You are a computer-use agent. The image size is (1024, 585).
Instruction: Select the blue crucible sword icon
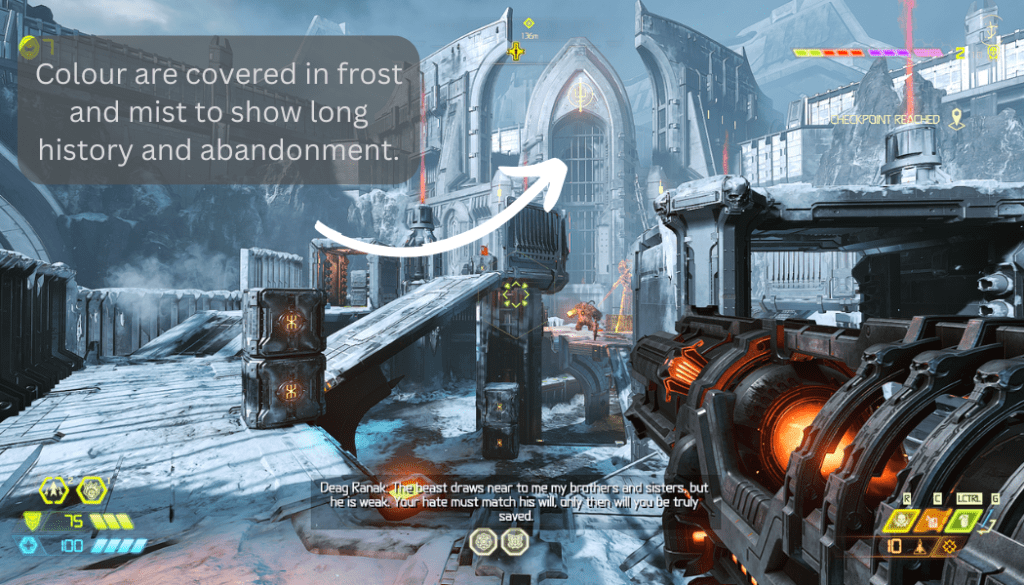point(987,517)
